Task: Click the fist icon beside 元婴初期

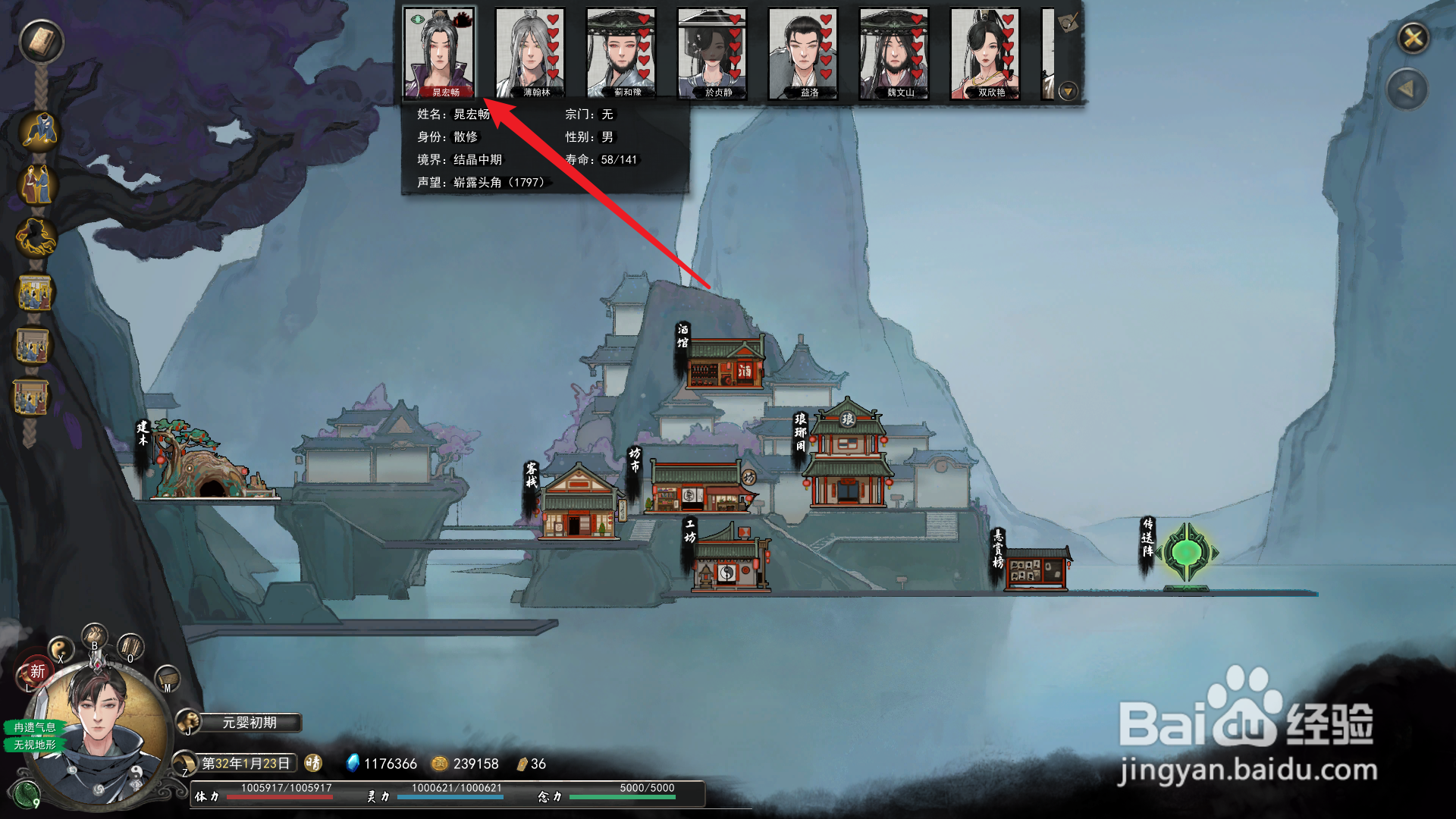Action: [x=188, y=723]
